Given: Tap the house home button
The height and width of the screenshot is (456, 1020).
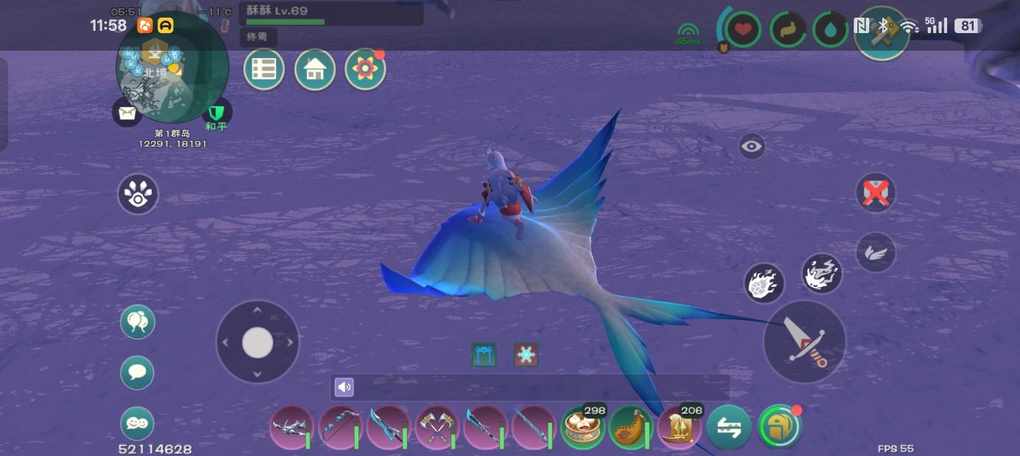Looking at the screenshot, I should point(315,69).
